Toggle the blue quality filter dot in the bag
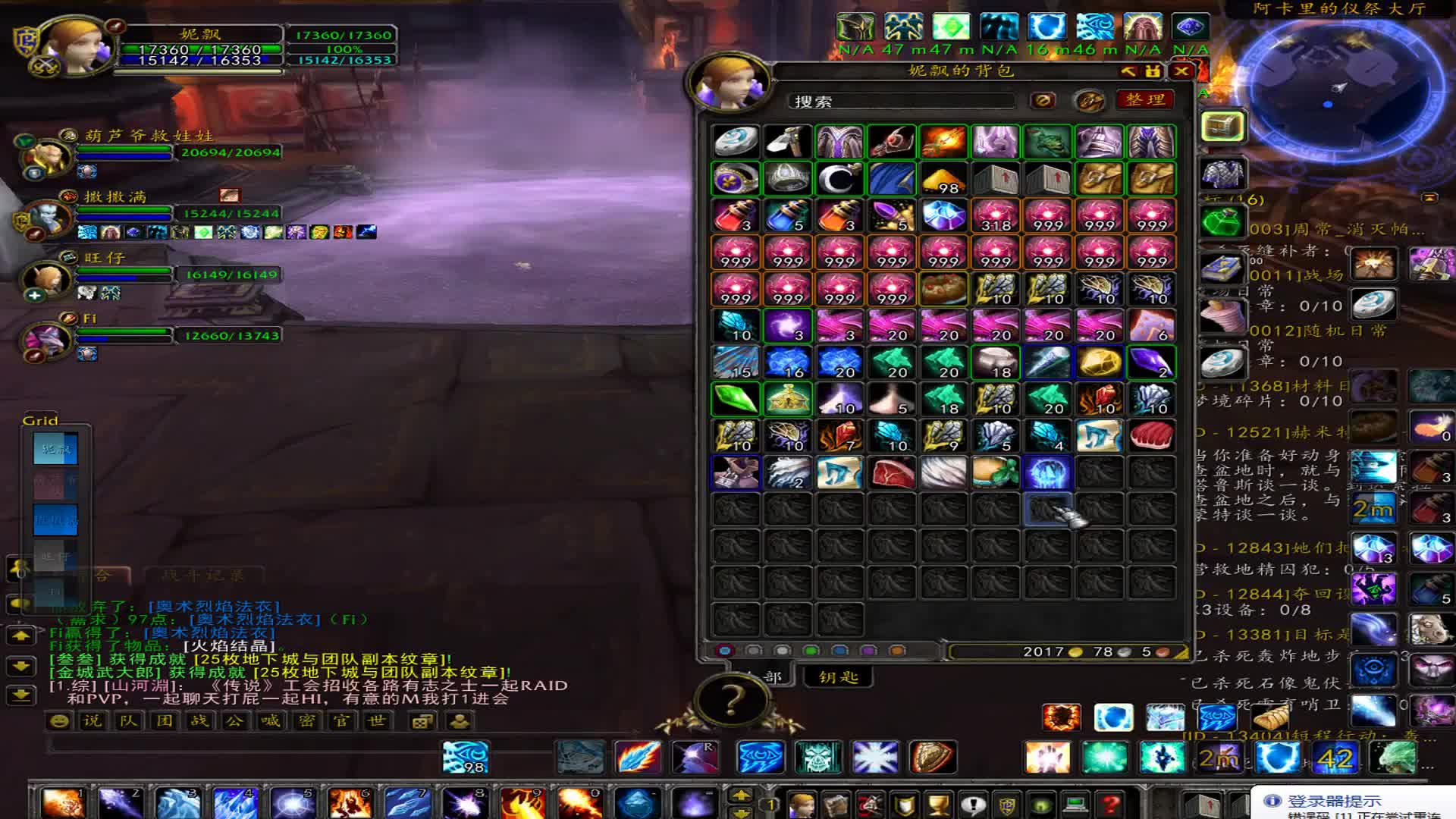Image resolution: width=1456 pixels, height=819 pixels. coord(838,650)
